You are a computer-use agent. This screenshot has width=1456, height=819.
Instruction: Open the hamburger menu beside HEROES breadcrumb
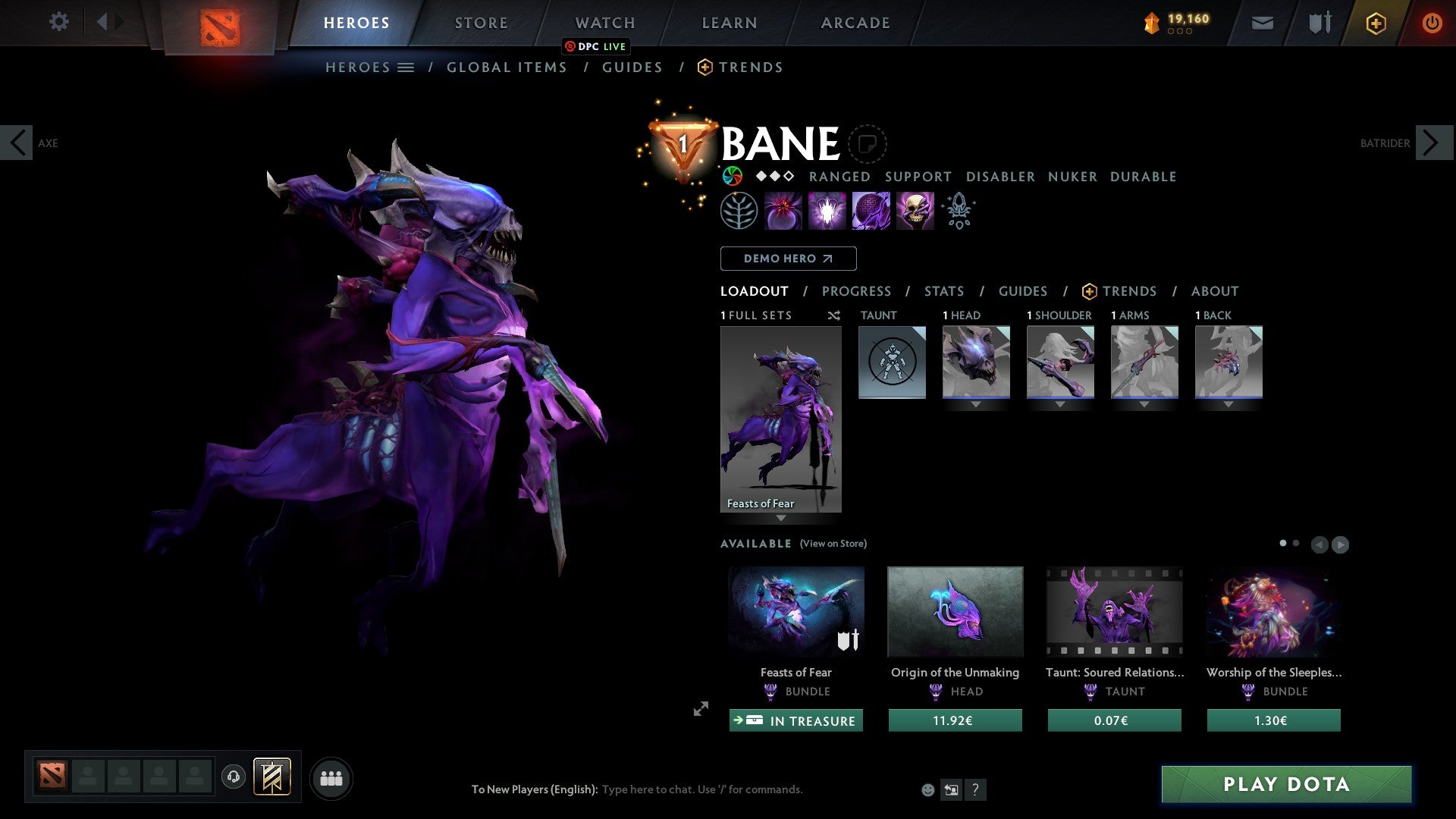[406, 67]
